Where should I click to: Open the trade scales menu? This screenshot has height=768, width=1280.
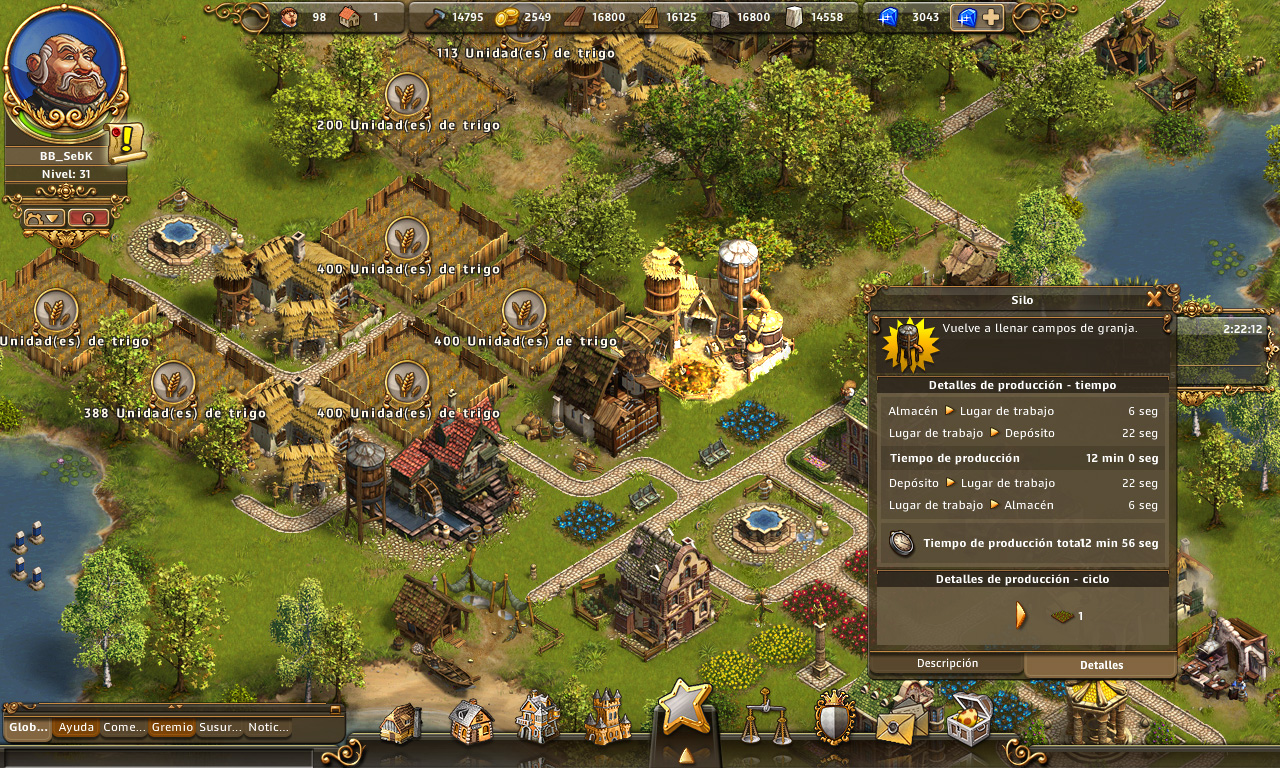point(767,718)
